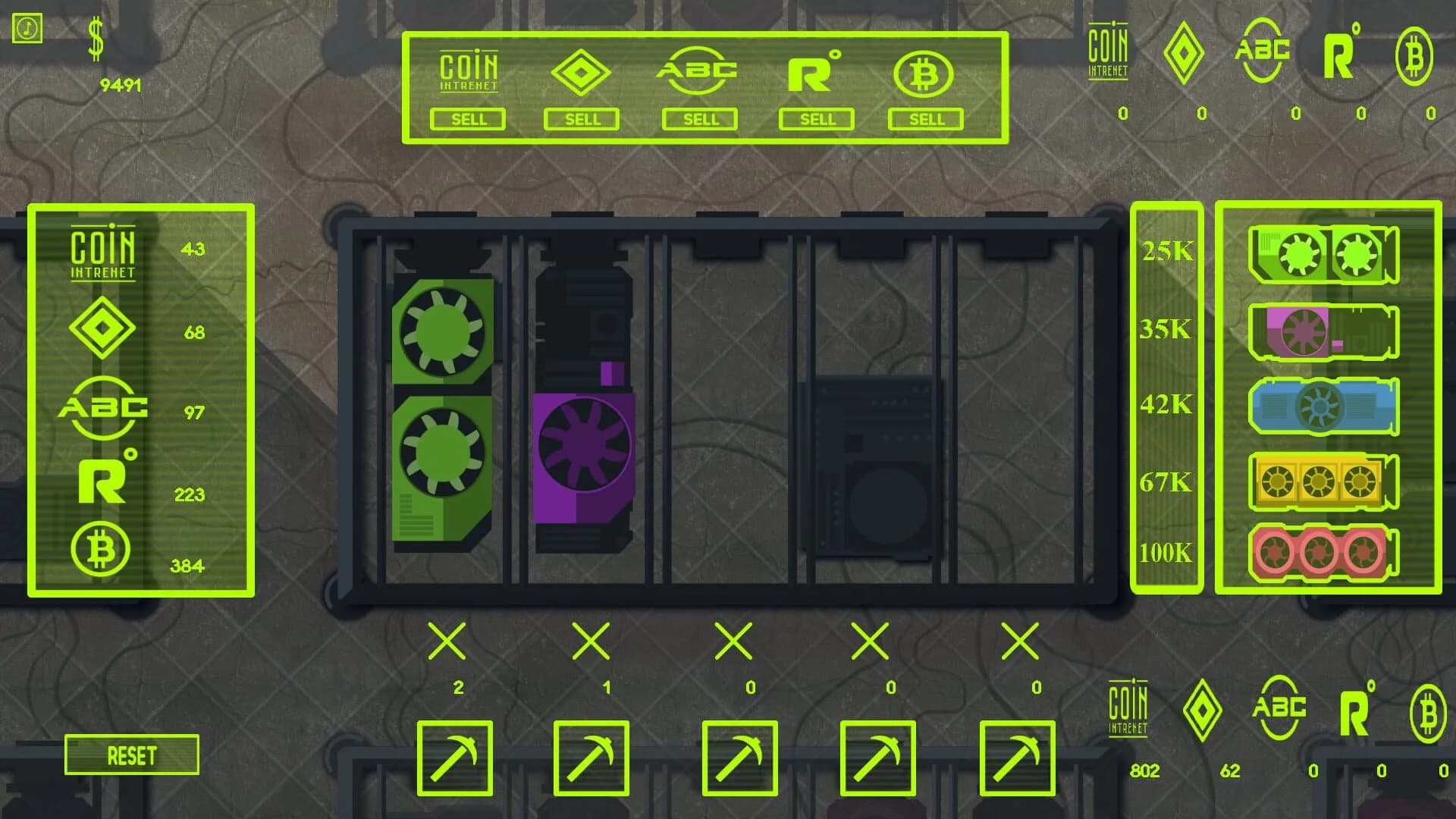The height and width of the screenshot is (819, 1456).
Task: Select the diamond coin icon in sell panel
Action: 582,72
